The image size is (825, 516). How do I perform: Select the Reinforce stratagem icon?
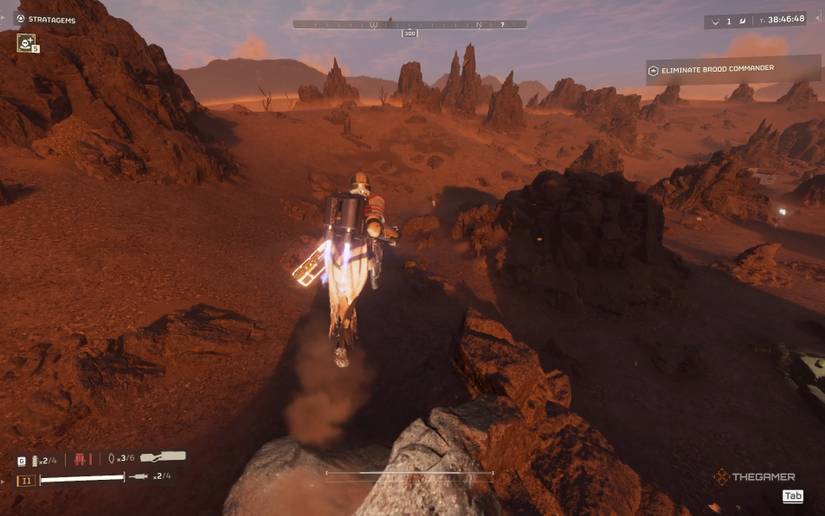[x=25, y=42]
